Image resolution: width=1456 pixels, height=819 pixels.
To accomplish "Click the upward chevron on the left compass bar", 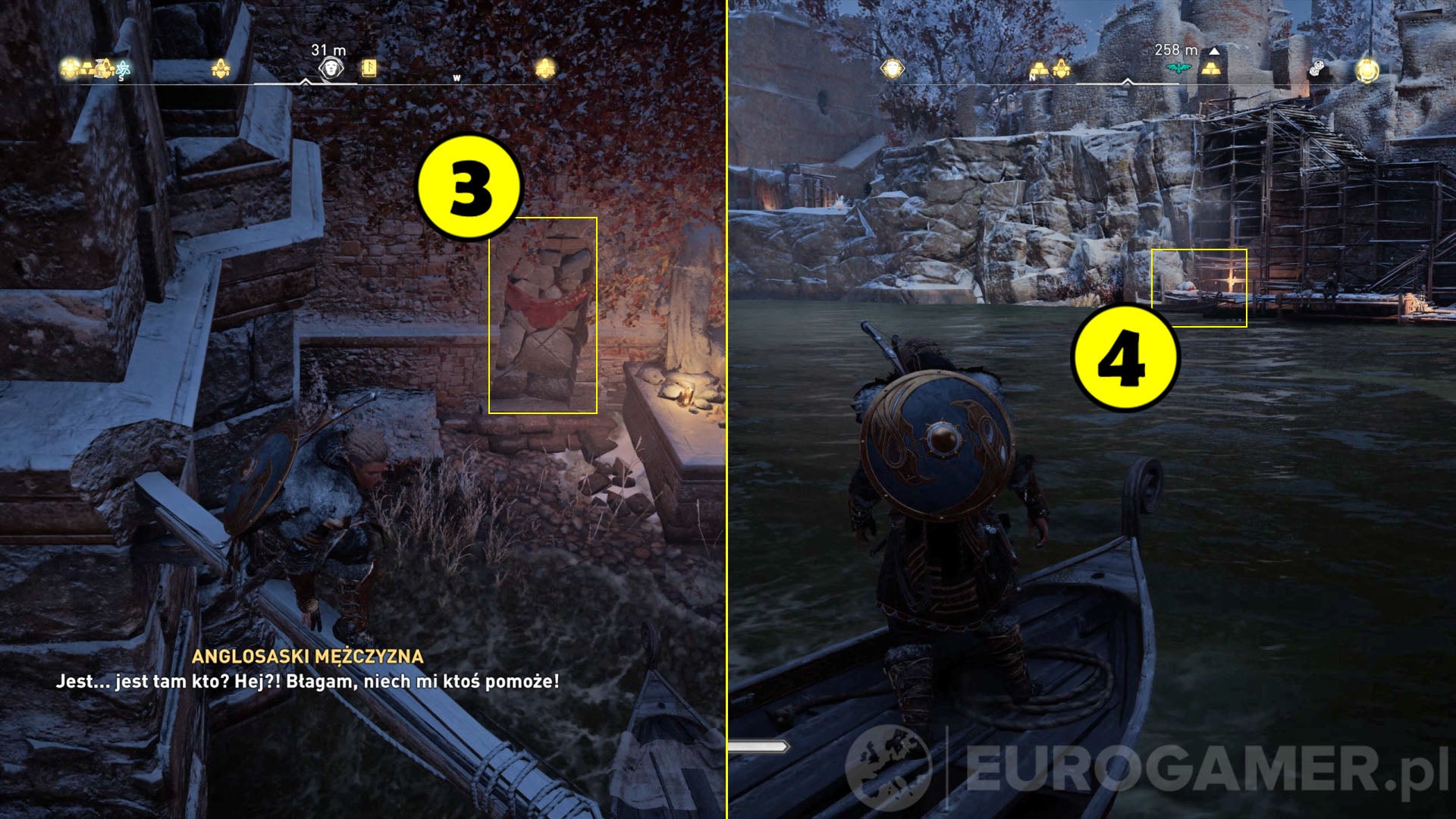I will pyautogui.click(x=306, y=81).
